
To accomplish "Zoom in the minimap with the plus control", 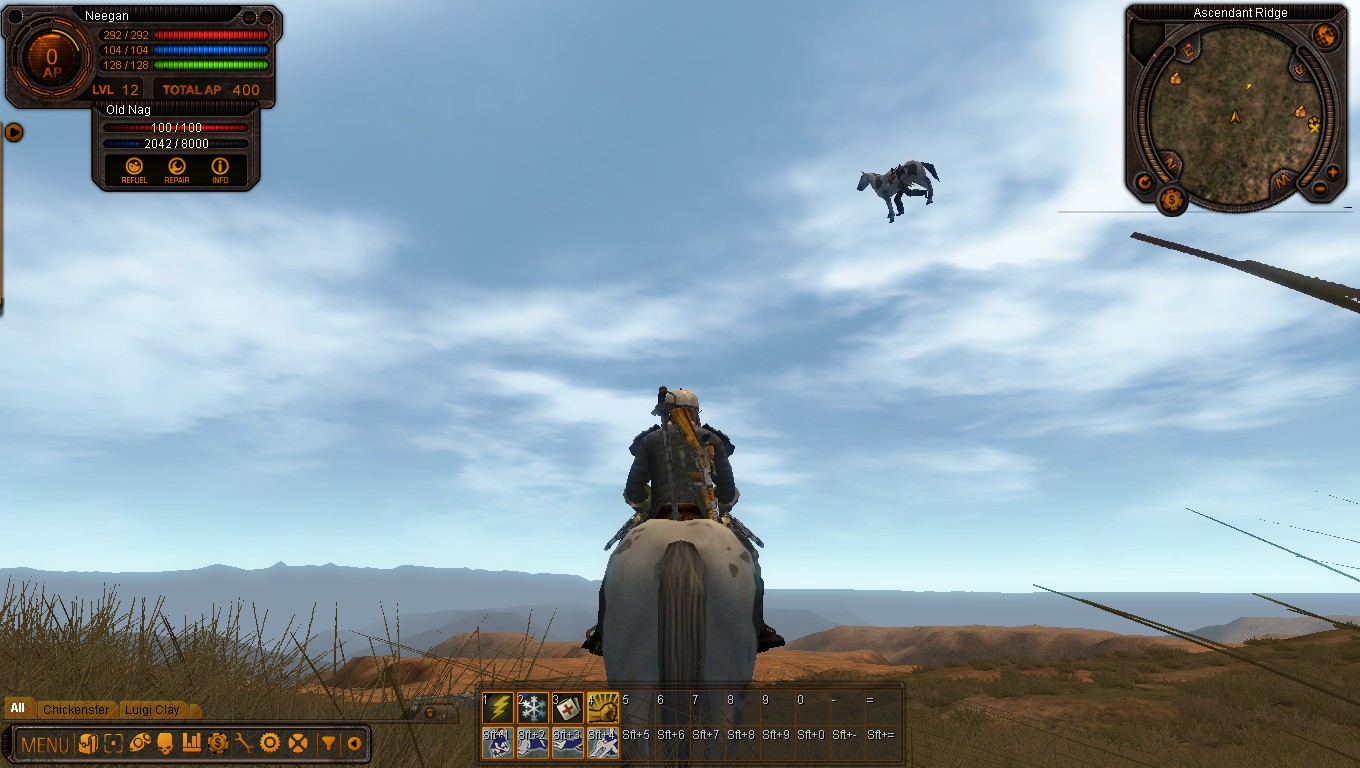I will point(1333,171).
